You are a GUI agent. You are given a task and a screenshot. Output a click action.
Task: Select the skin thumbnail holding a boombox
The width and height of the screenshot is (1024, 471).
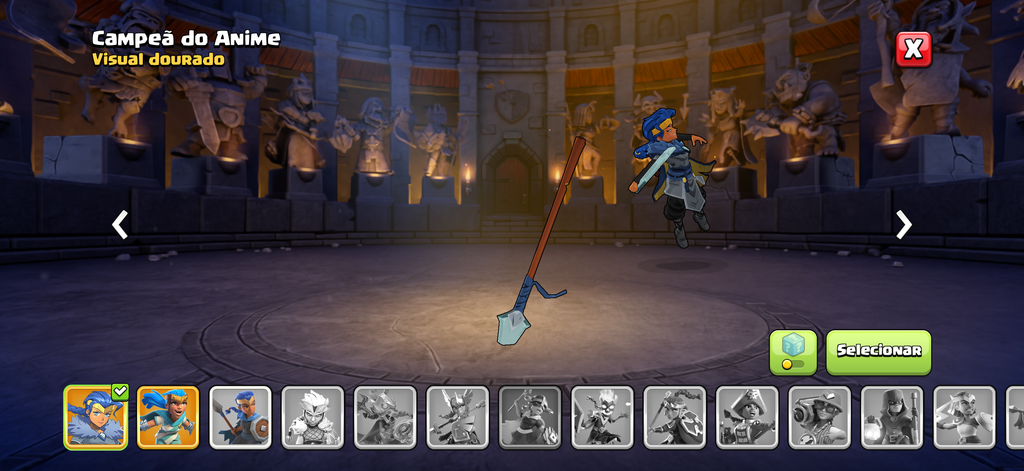(819, 417)
